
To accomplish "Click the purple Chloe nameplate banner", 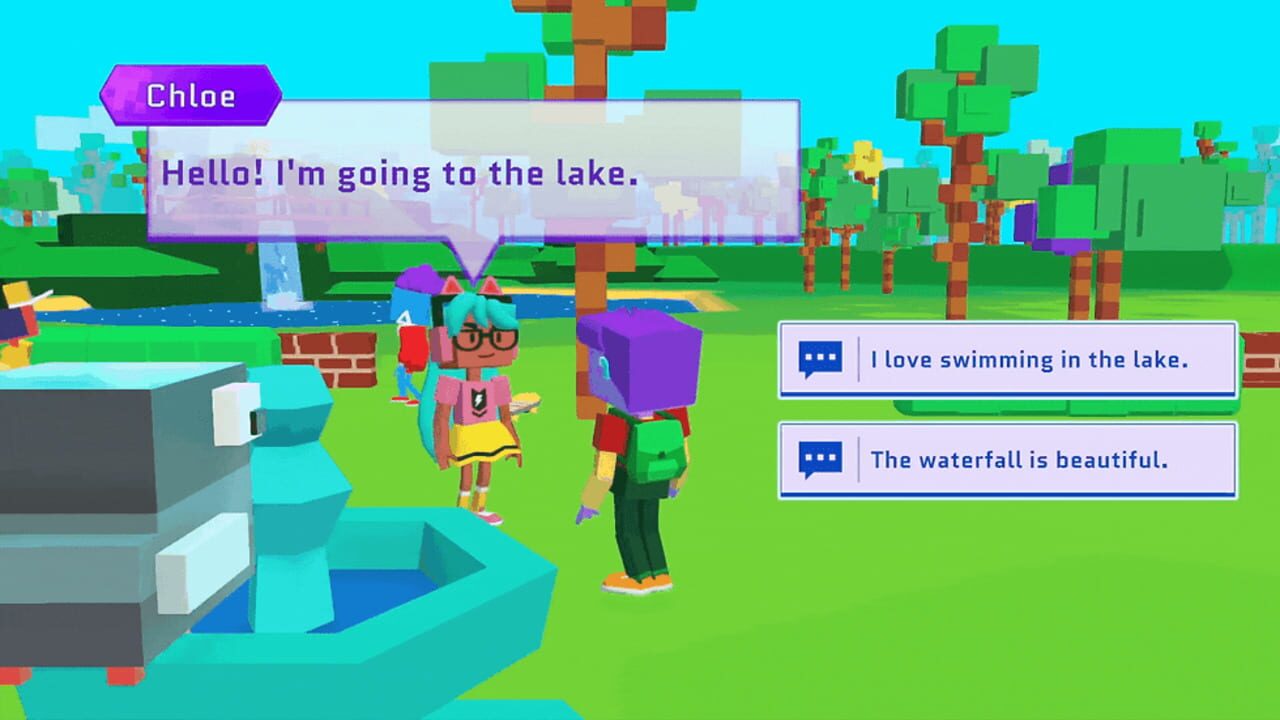I will coord(190,94).
